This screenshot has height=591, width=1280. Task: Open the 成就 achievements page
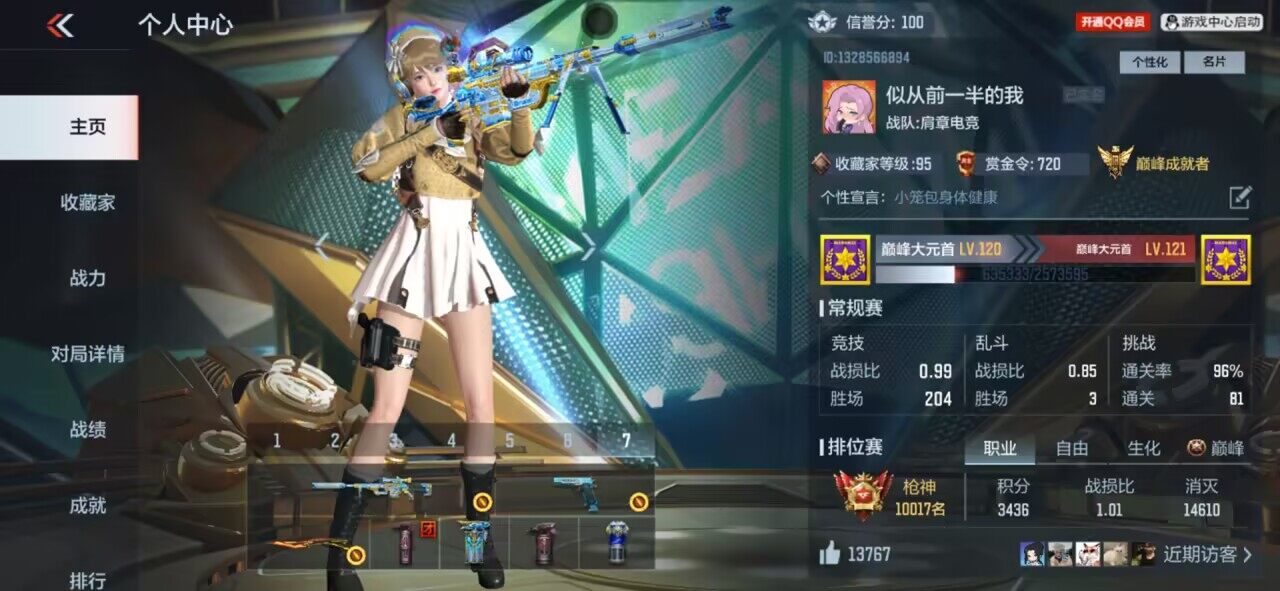coord(88,506)
